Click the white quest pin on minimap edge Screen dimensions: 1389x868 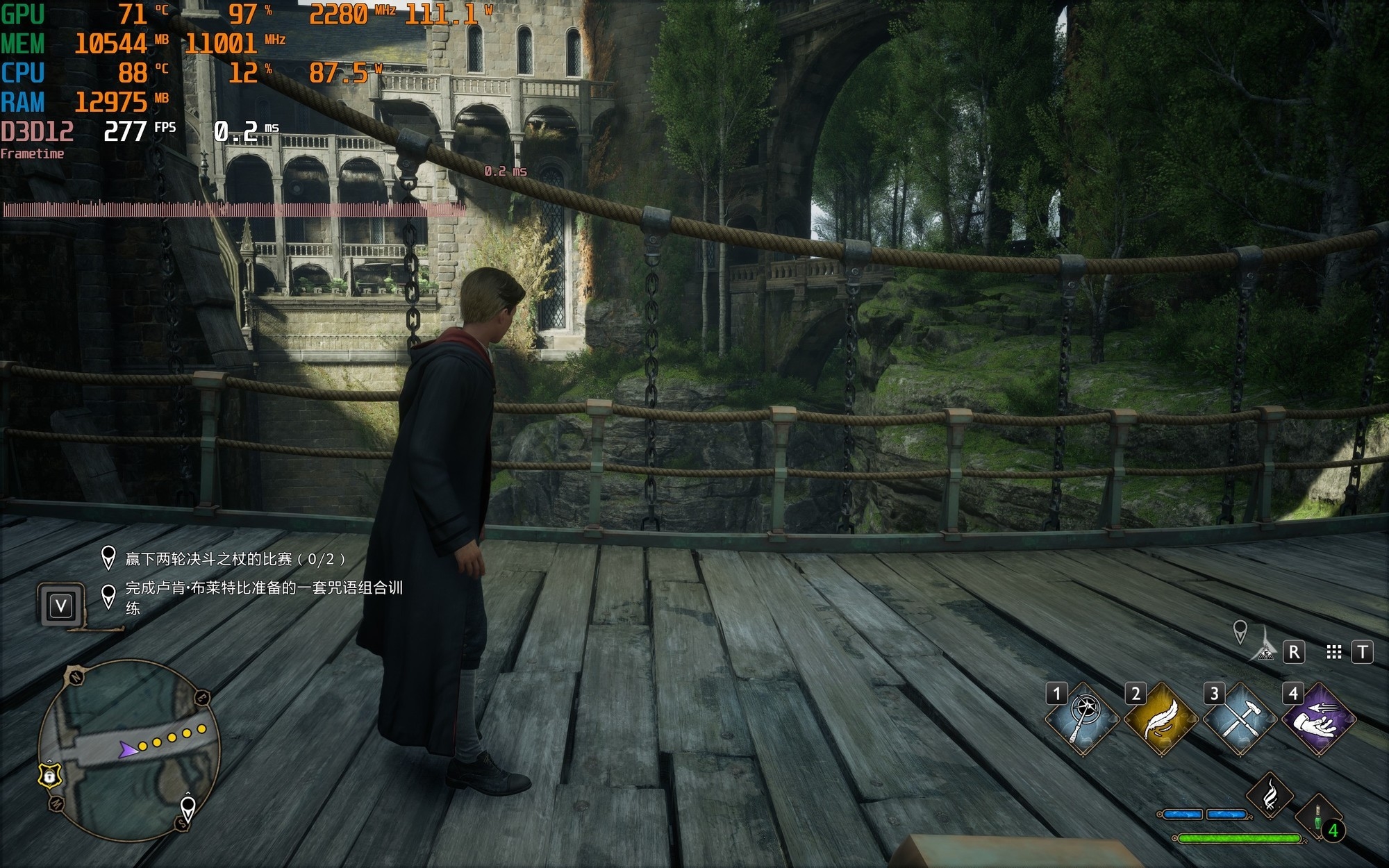188,808
